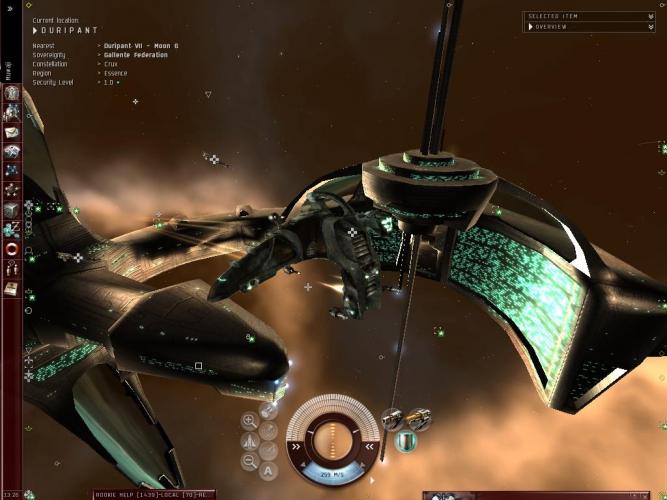Expand the Overview panel
667x500 pixels.
coord(588,27)
